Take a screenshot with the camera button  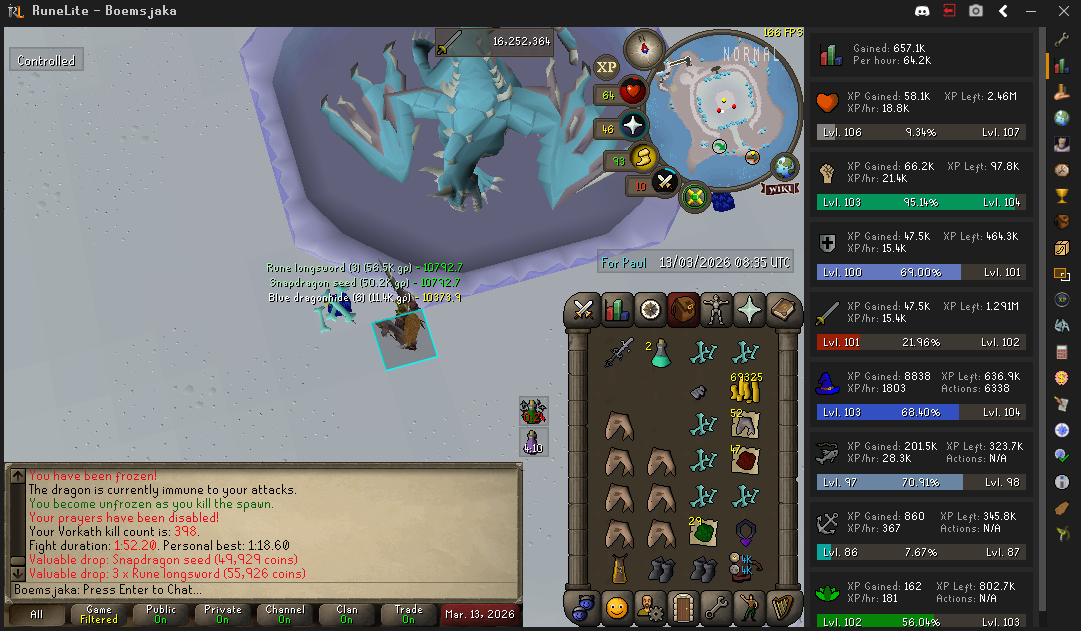pyautogui.click(x=975, y=11)
